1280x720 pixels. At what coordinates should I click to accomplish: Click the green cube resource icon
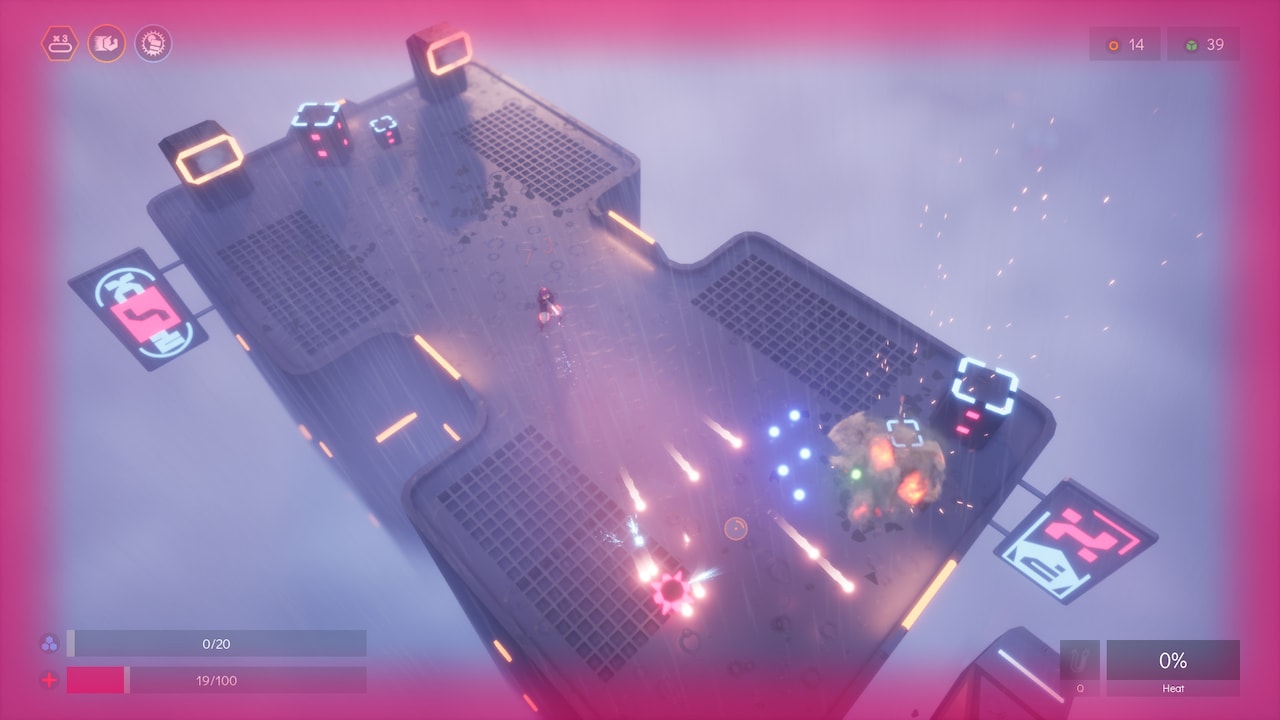(x=1186, y=44)
